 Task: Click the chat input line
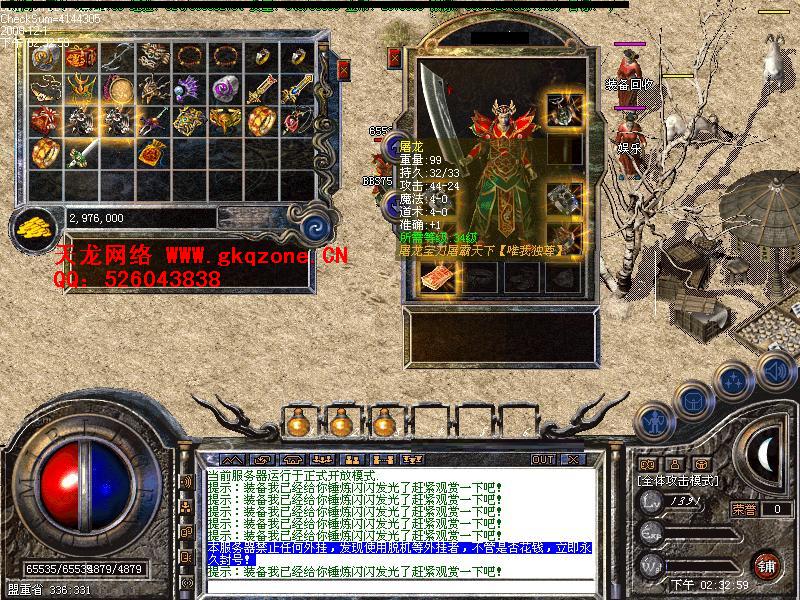point(400,589)
